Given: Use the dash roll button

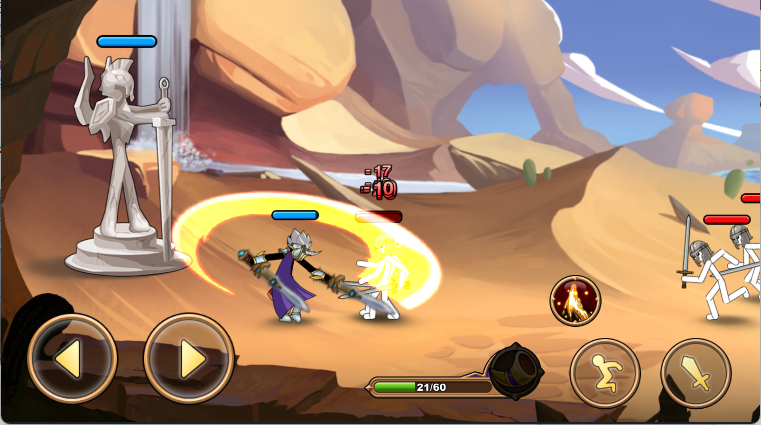Looking at the screenshot, I should point(604,373).
